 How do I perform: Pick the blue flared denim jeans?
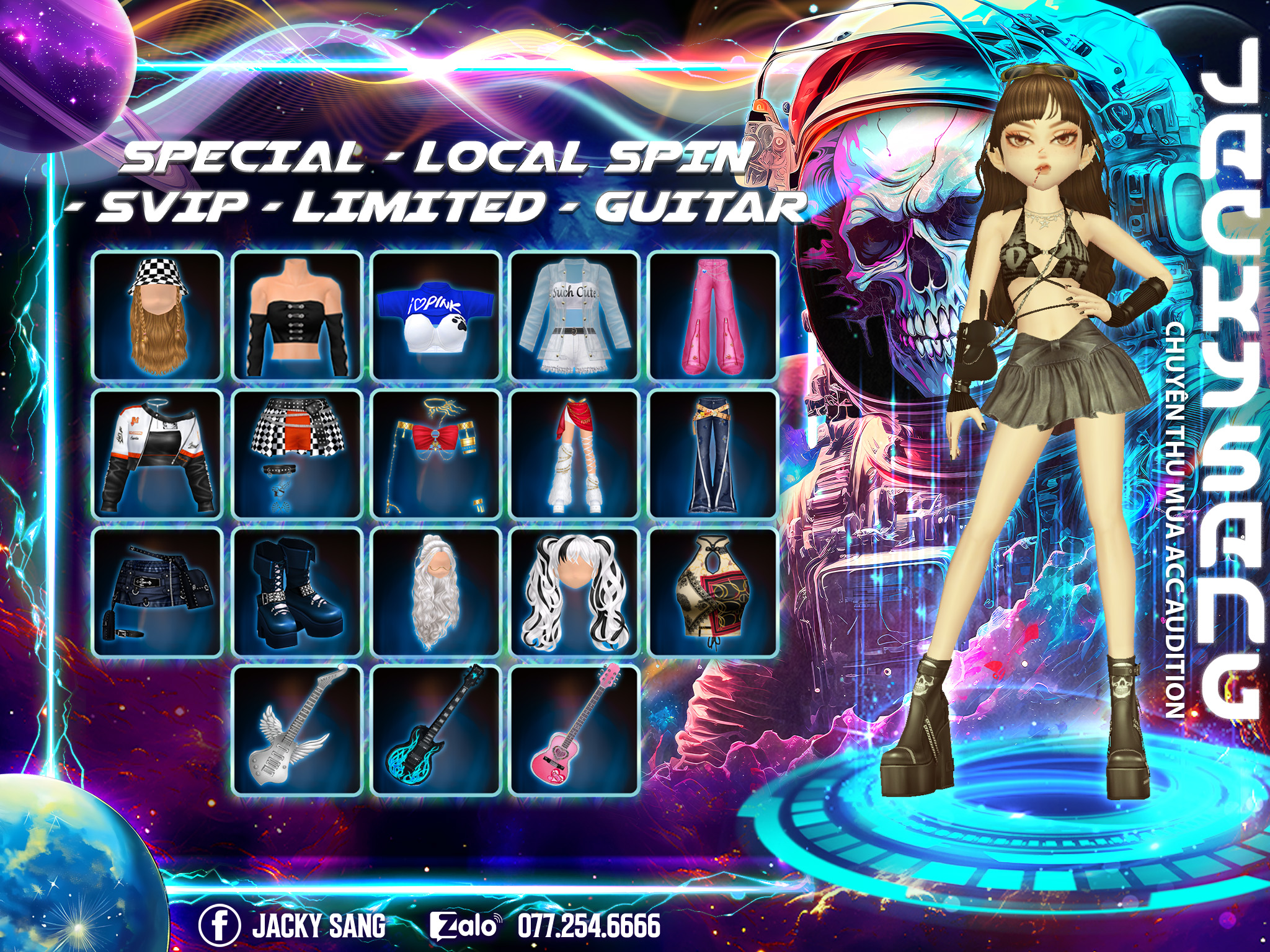tap(713, 454)
